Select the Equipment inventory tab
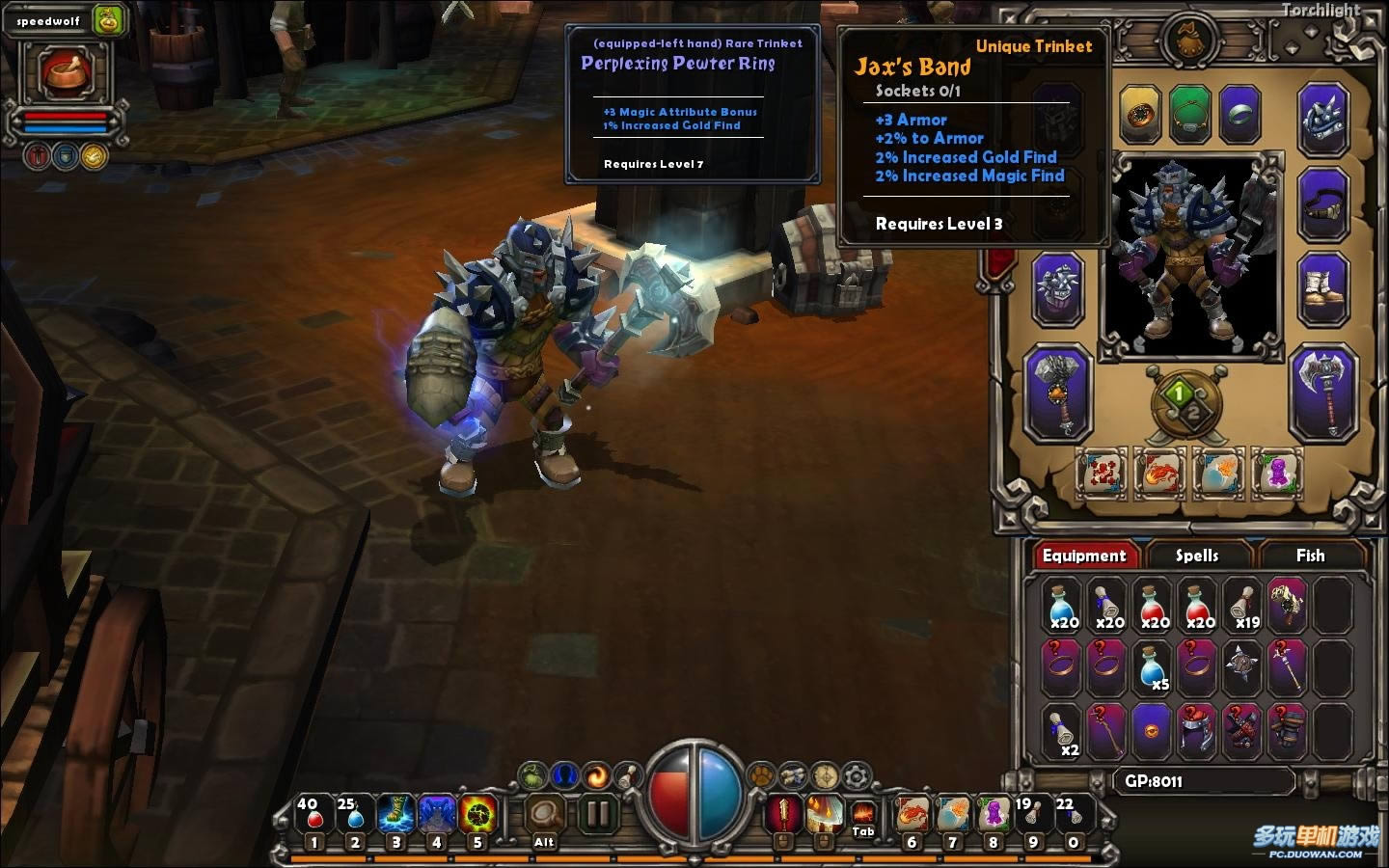The width and height of the screenshot is (1389, 868). 1083,556
